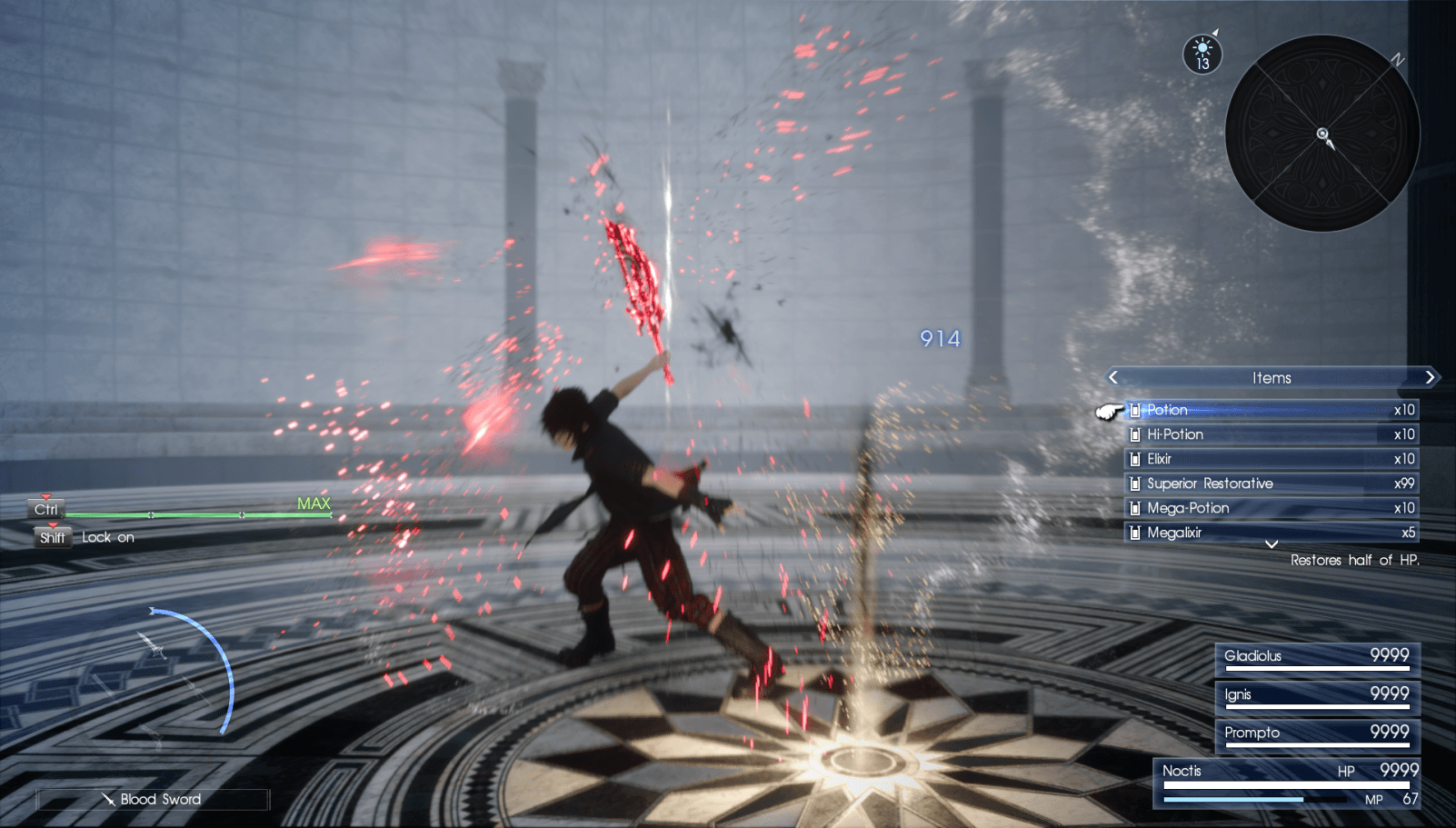Select the Elixir flask icon
The image size is (1456, 828).
(x=1135, y=459)
